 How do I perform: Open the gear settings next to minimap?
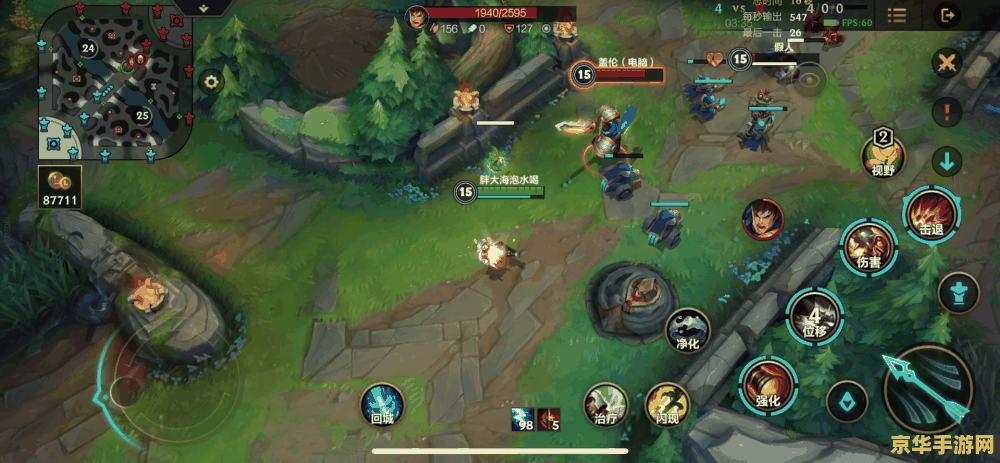click(x=210, y=82)
